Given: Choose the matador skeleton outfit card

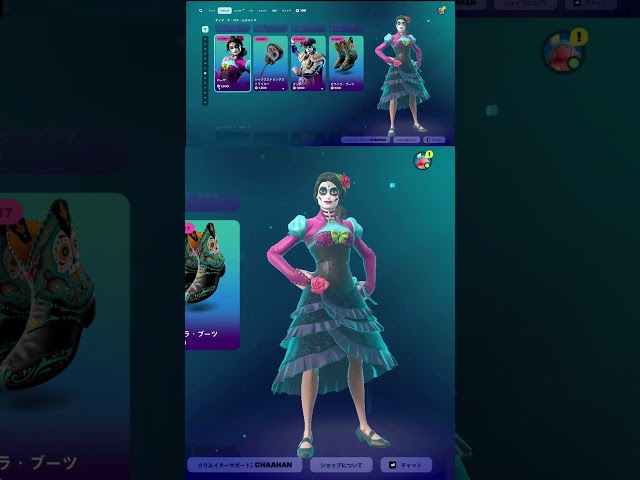Looking at the screenshot, I should [308, 63].
